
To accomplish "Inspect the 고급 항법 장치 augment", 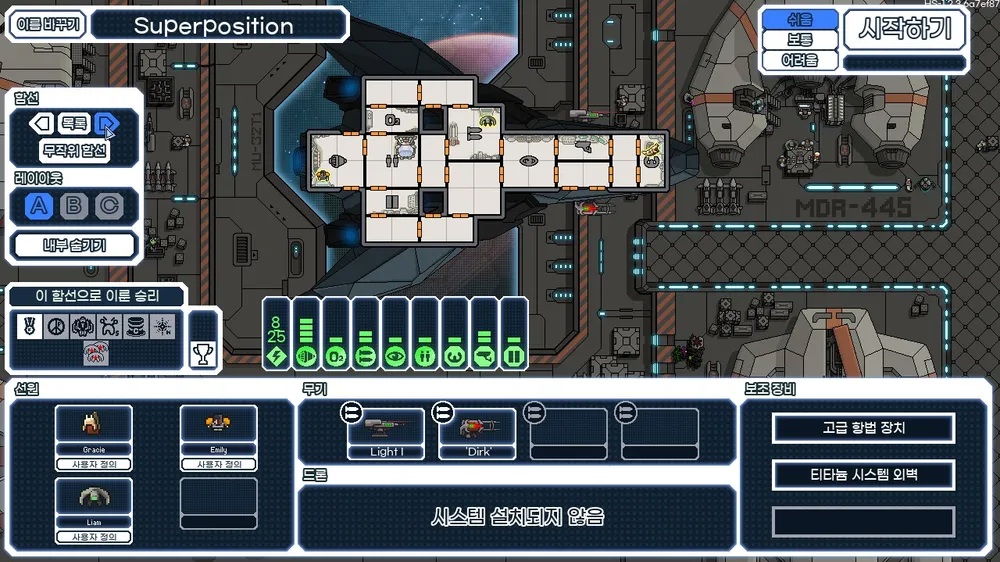I will [x=863, y=428].
